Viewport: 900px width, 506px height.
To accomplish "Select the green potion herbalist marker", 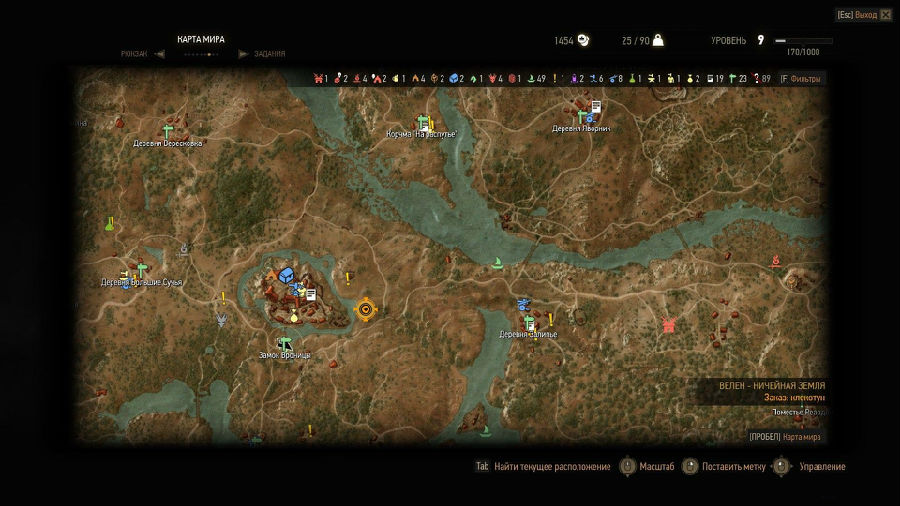I will [x=108, y=223].
